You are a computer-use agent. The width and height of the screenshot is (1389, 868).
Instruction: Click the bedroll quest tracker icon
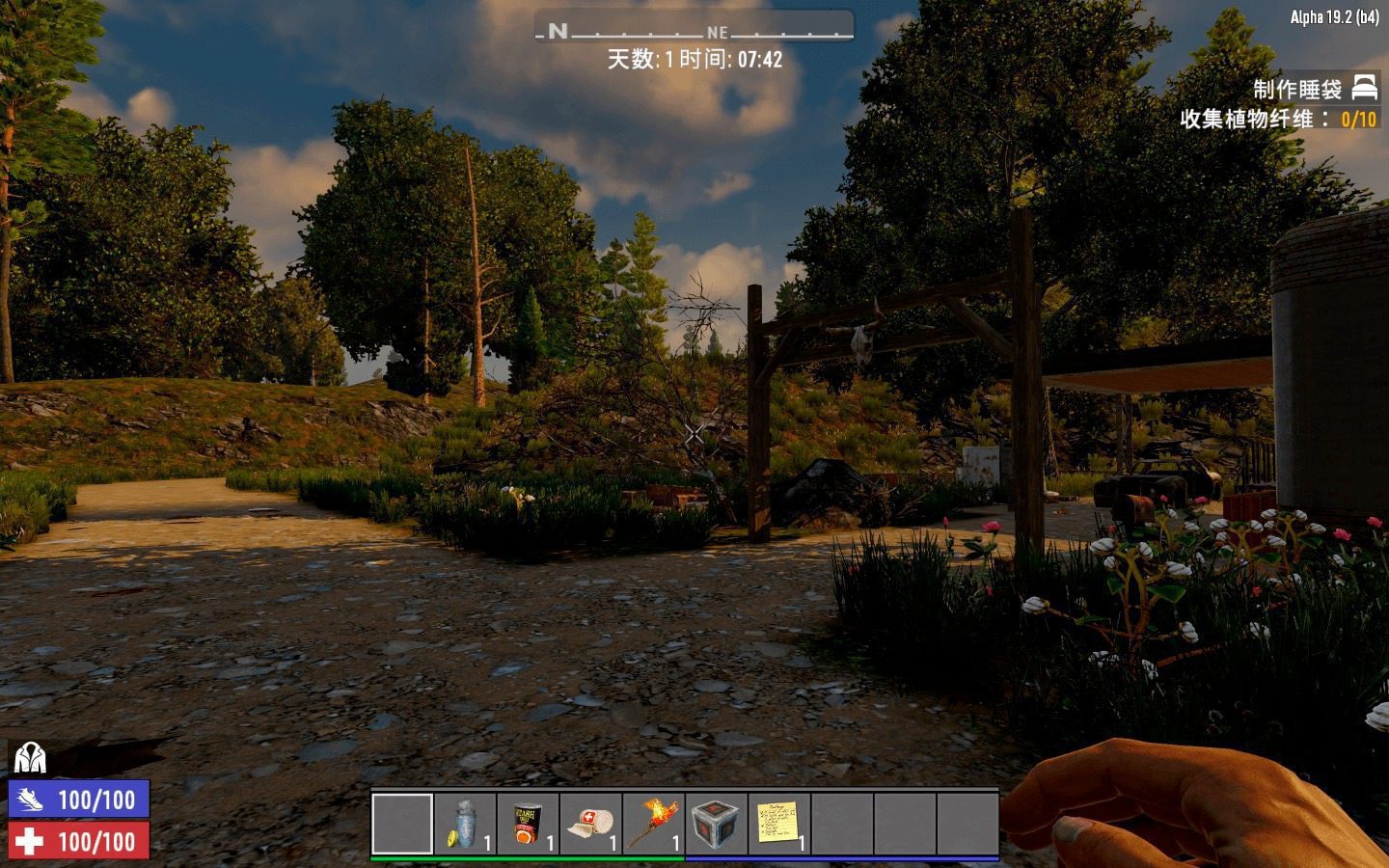click(1364, 88)
